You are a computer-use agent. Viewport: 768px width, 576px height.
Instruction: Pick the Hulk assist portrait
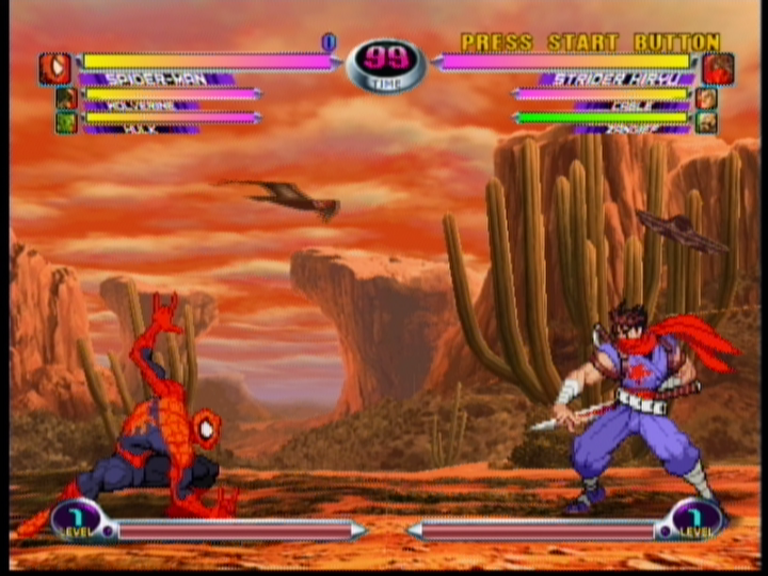tap(66, 122)
